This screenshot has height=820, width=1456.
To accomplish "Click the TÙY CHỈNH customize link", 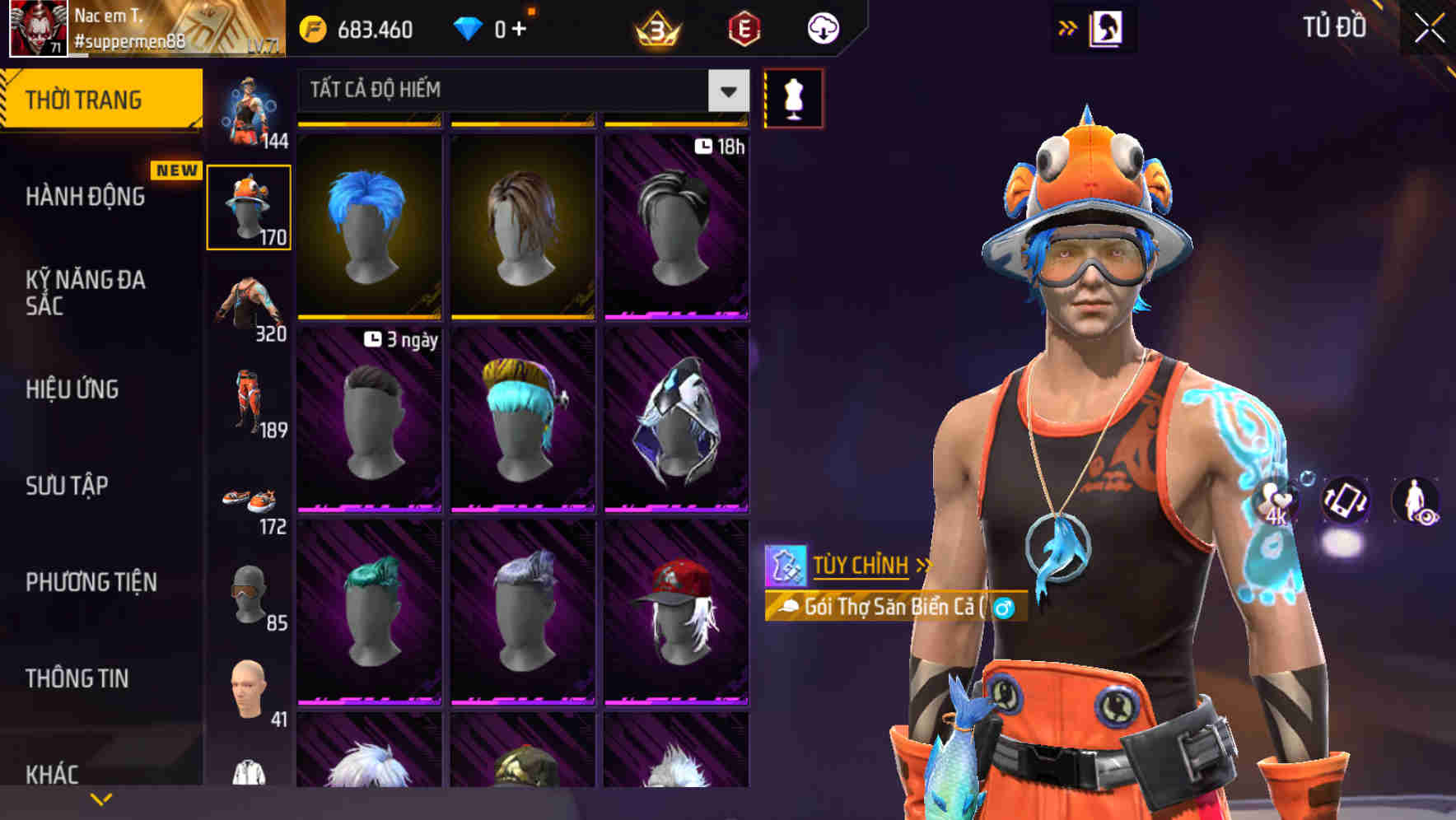I will point(861,566).
